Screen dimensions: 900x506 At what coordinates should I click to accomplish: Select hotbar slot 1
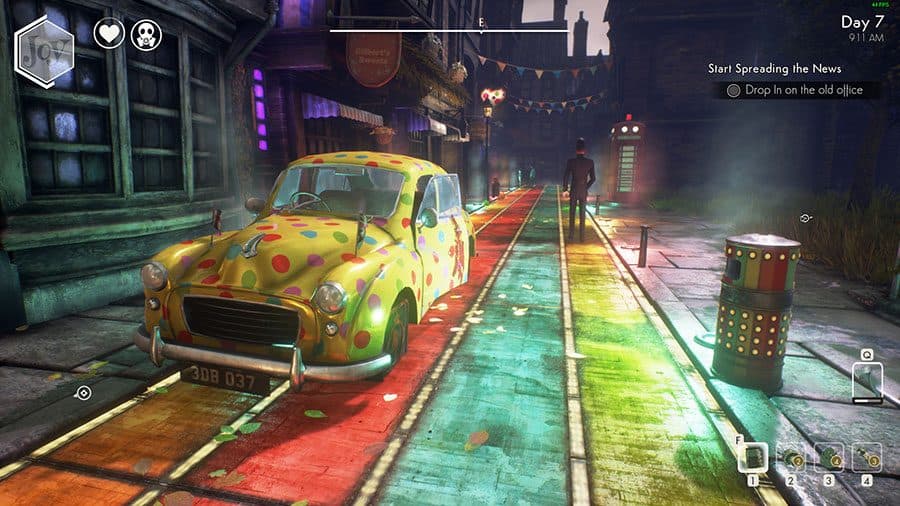tap(753, 458)
